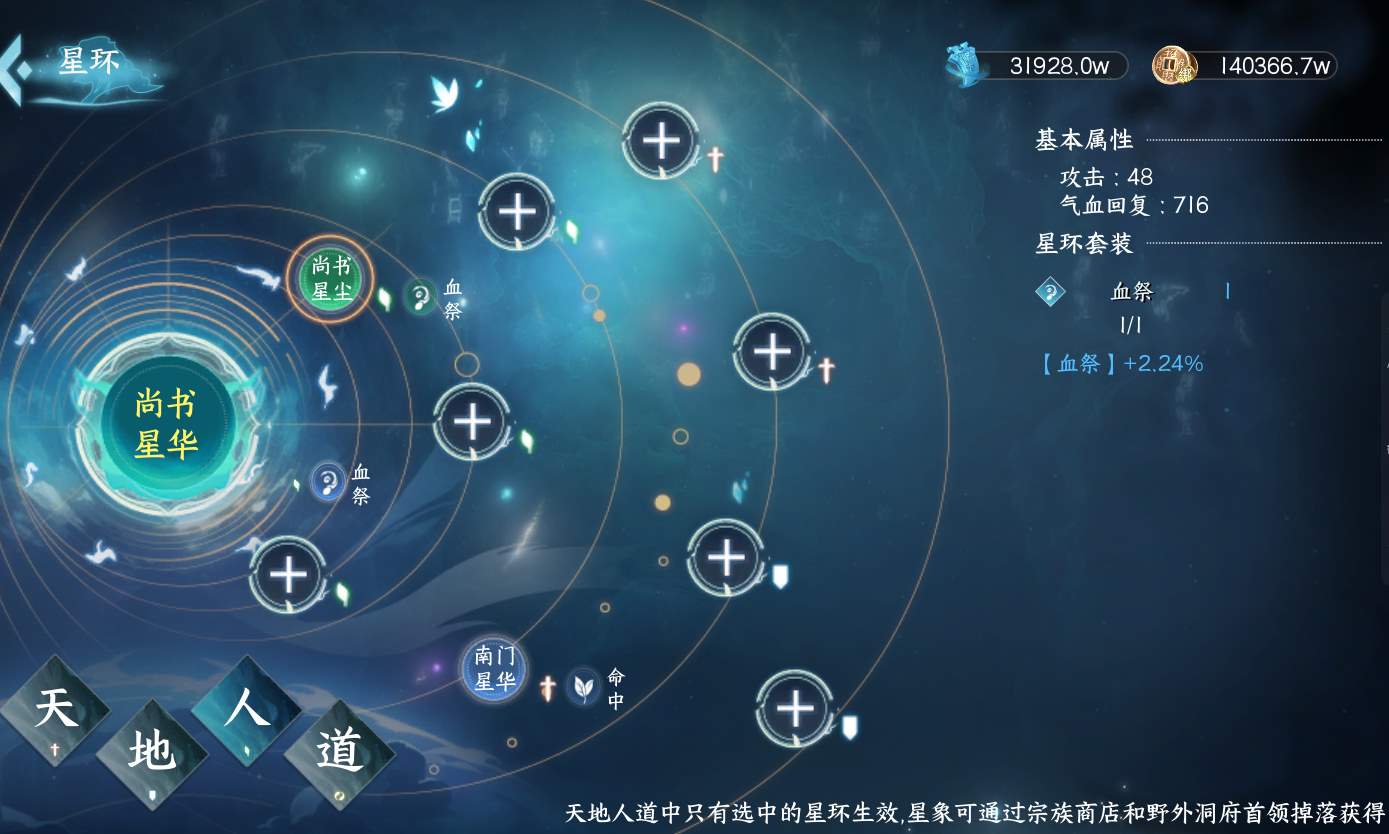This screenshot has width=1389, height=834.
Task: Select the 尚书星尘 star node
Action: (x=330, y=279)
